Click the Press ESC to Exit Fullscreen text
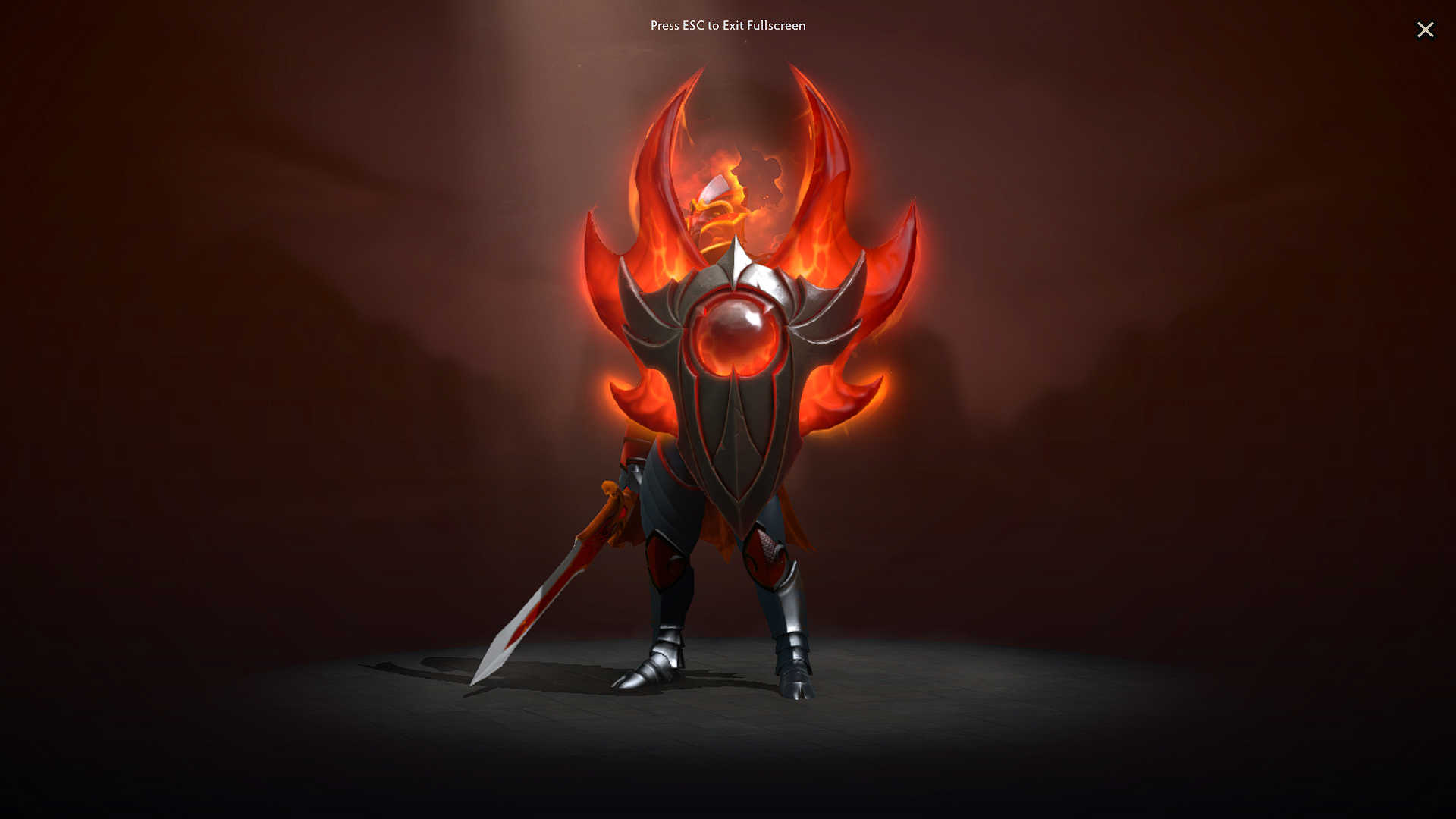Screen dimensions: 1456x819 (x=728, y=25)
